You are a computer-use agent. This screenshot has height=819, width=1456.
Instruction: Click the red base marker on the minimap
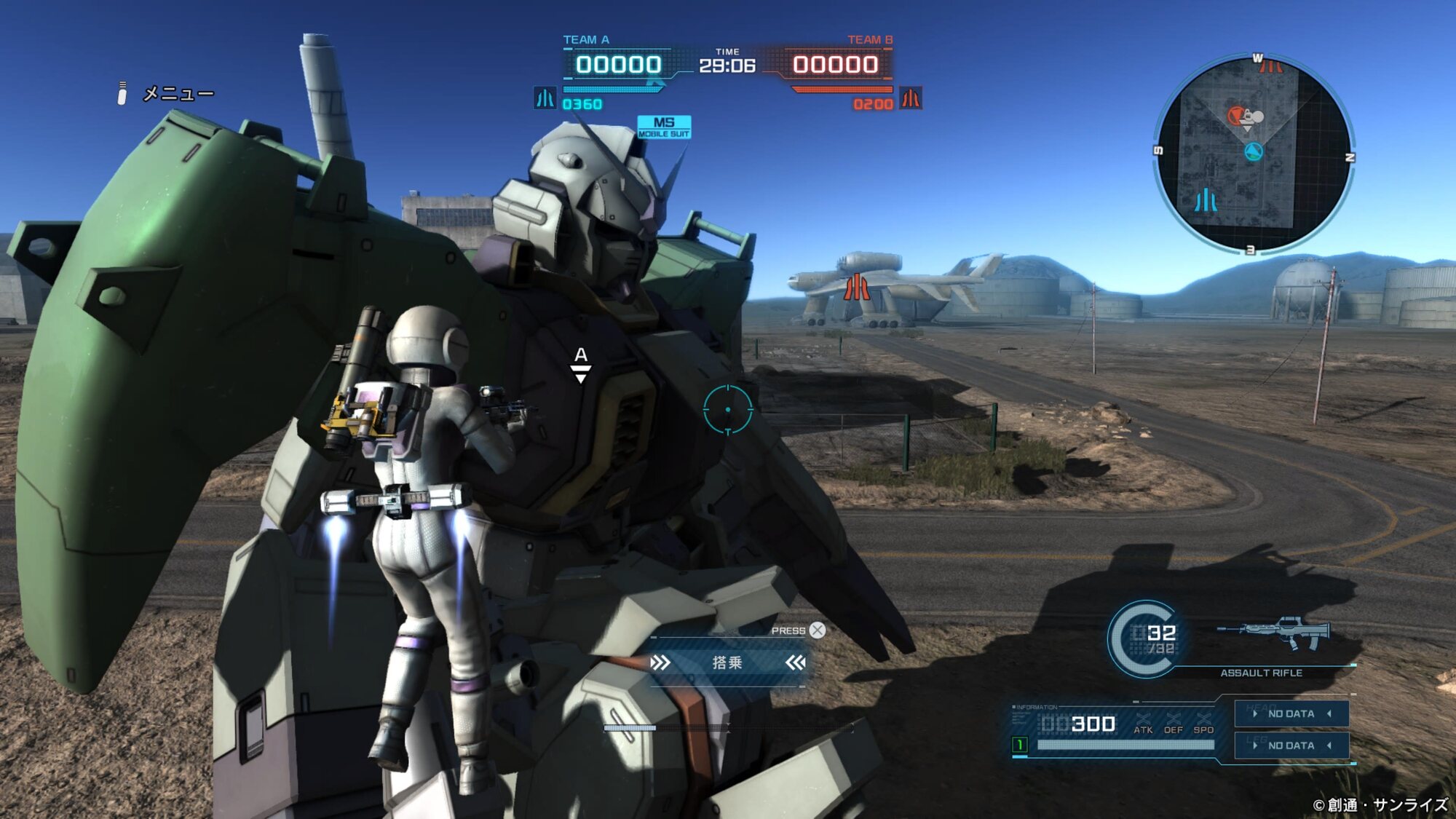click(x=1270, y=67)
